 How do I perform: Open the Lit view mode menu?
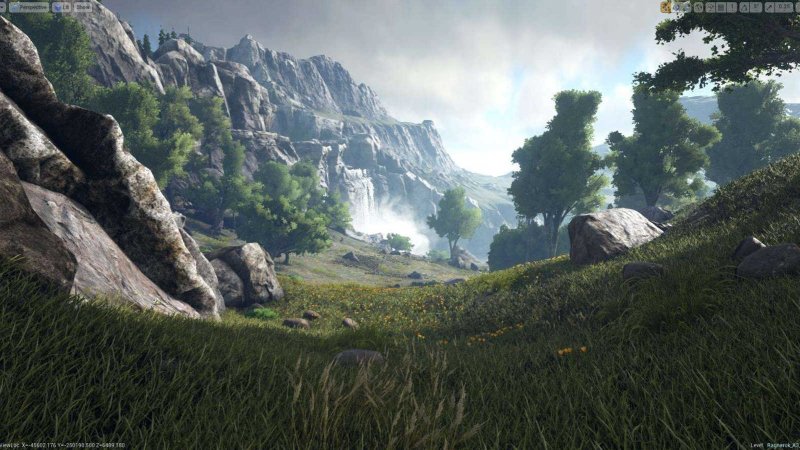coord(61,6)
